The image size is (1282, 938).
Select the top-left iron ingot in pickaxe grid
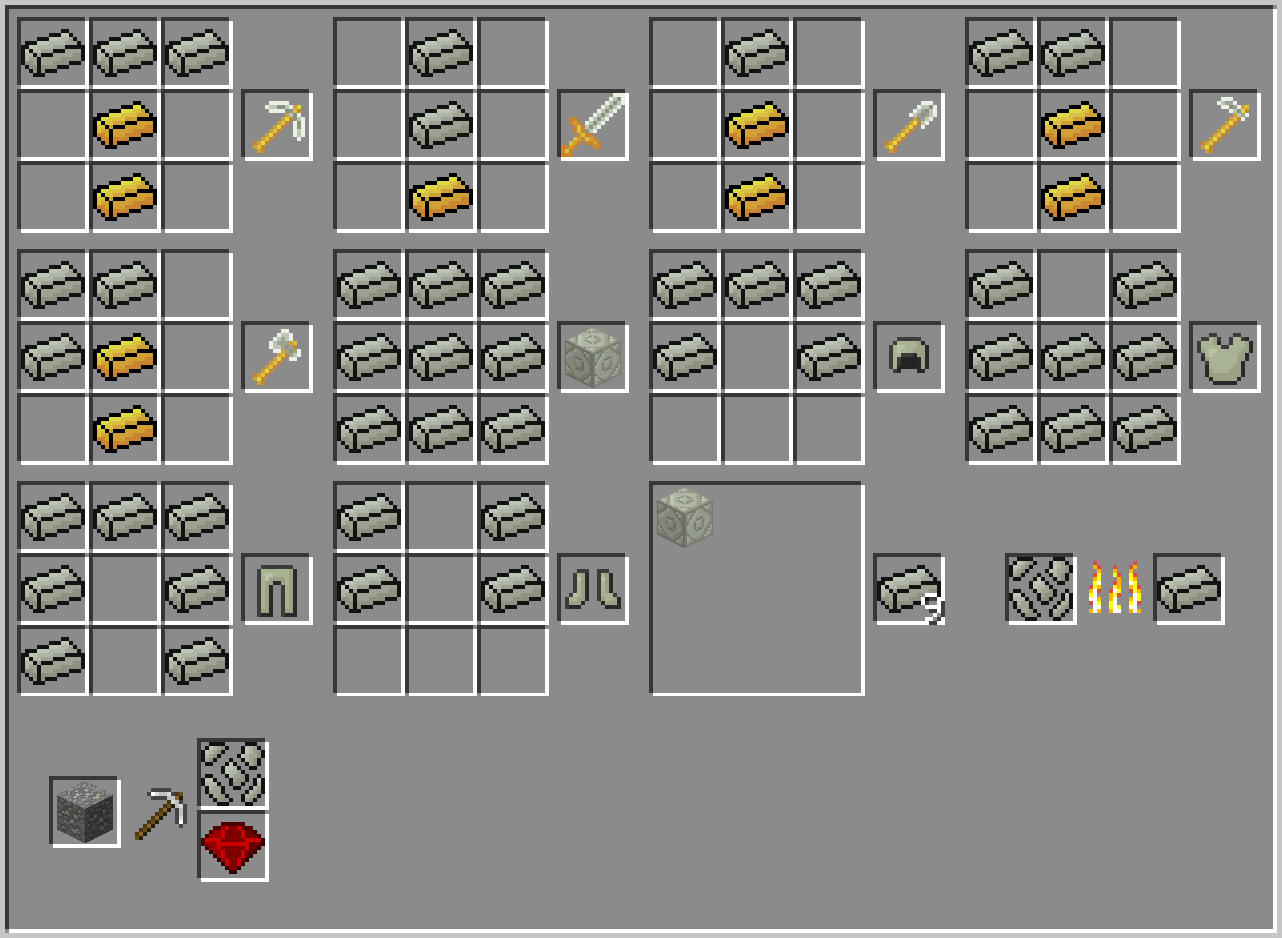tap(53, 53)
